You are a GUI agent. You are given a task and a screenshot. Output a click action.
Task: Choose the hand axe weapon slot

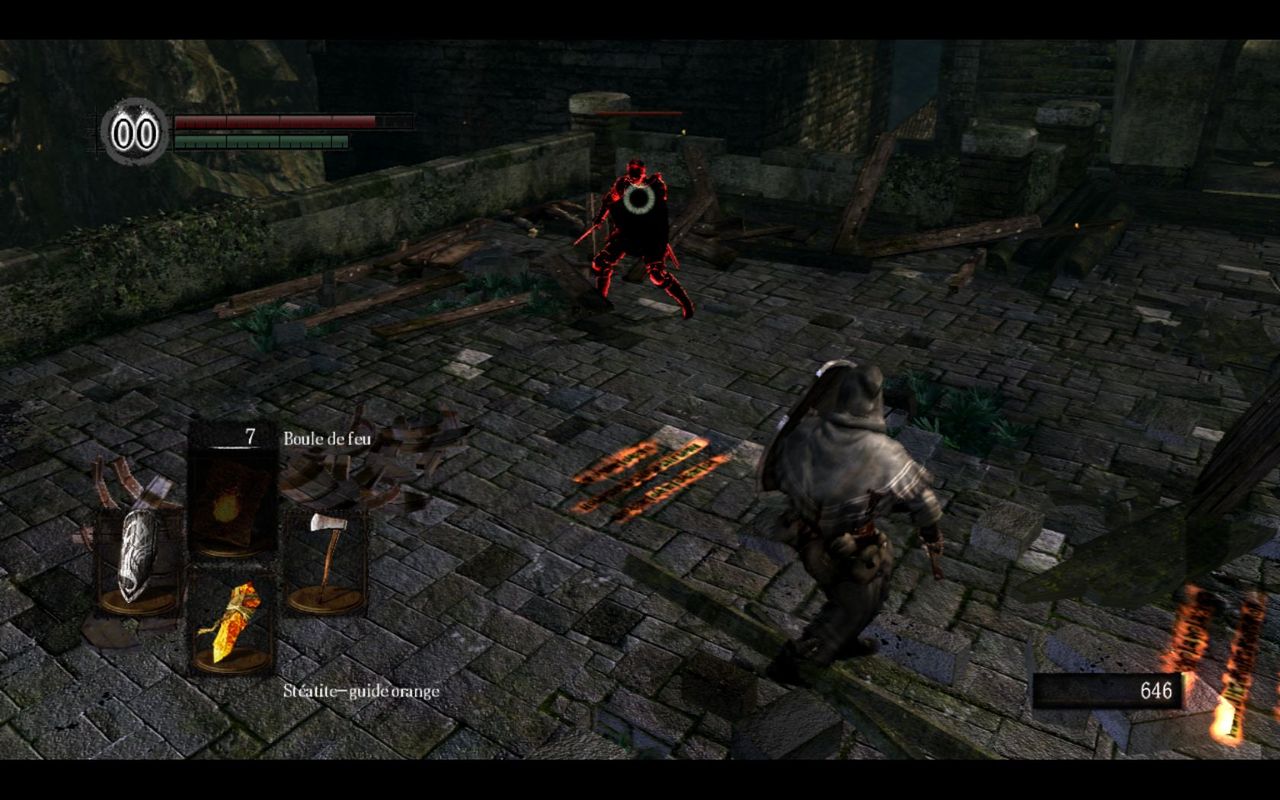[323, 560]
